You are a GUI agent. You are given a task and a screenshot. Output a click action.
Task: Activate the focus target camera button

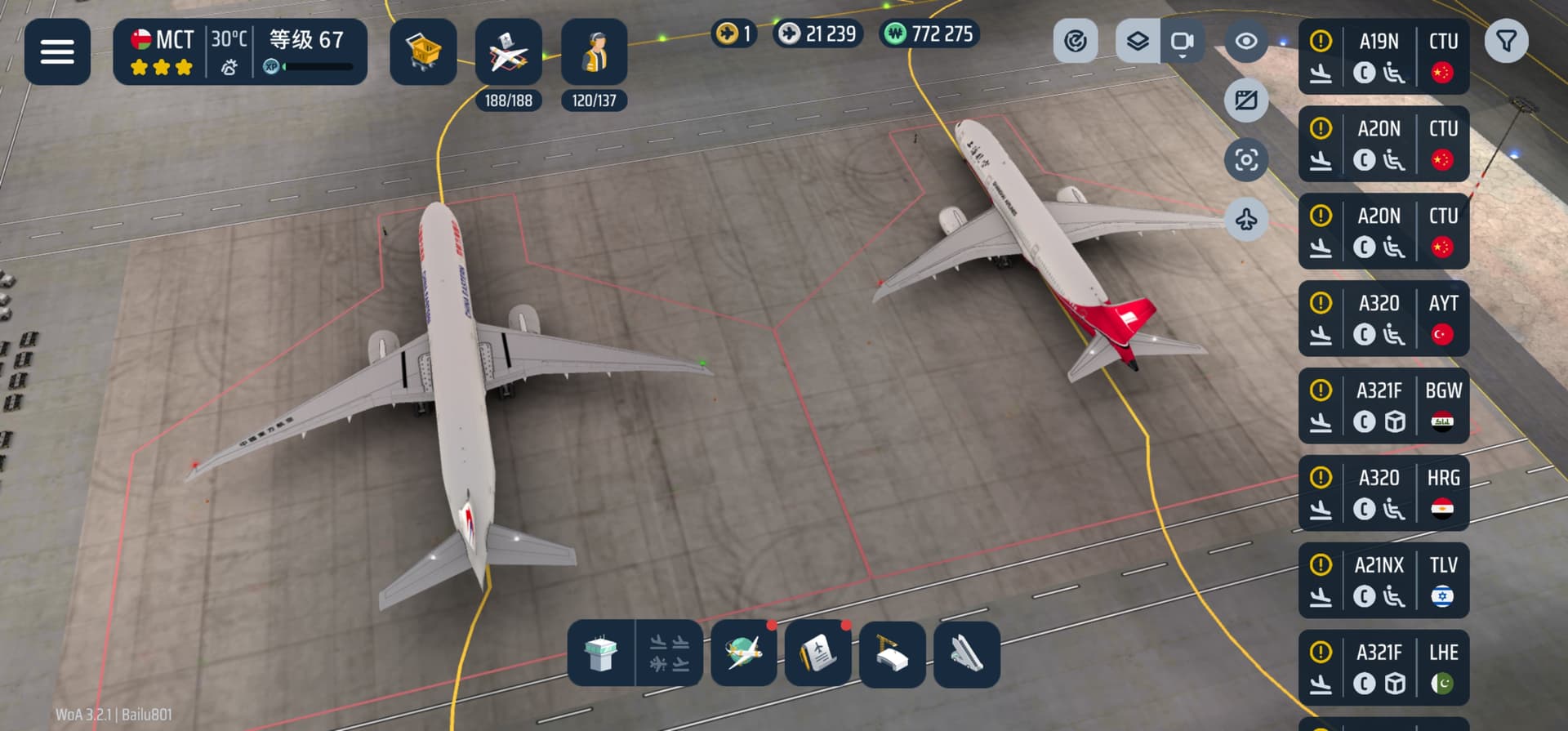[x=1246, y=159]
